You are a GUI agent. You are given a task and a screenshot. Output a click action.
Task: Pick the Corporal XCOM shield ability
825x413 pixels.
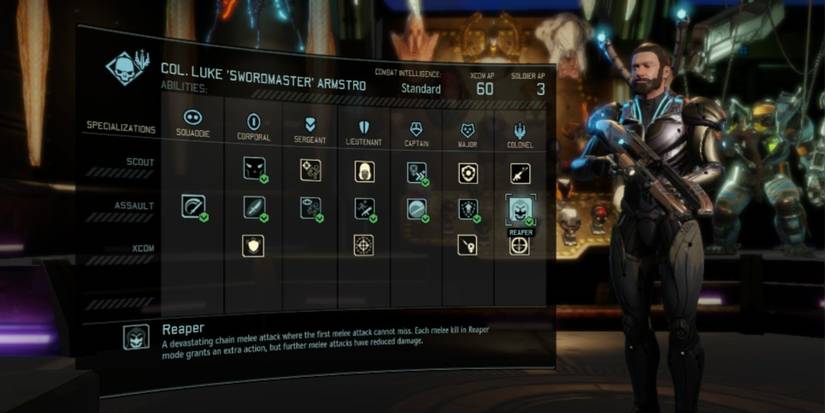point(253,245)
